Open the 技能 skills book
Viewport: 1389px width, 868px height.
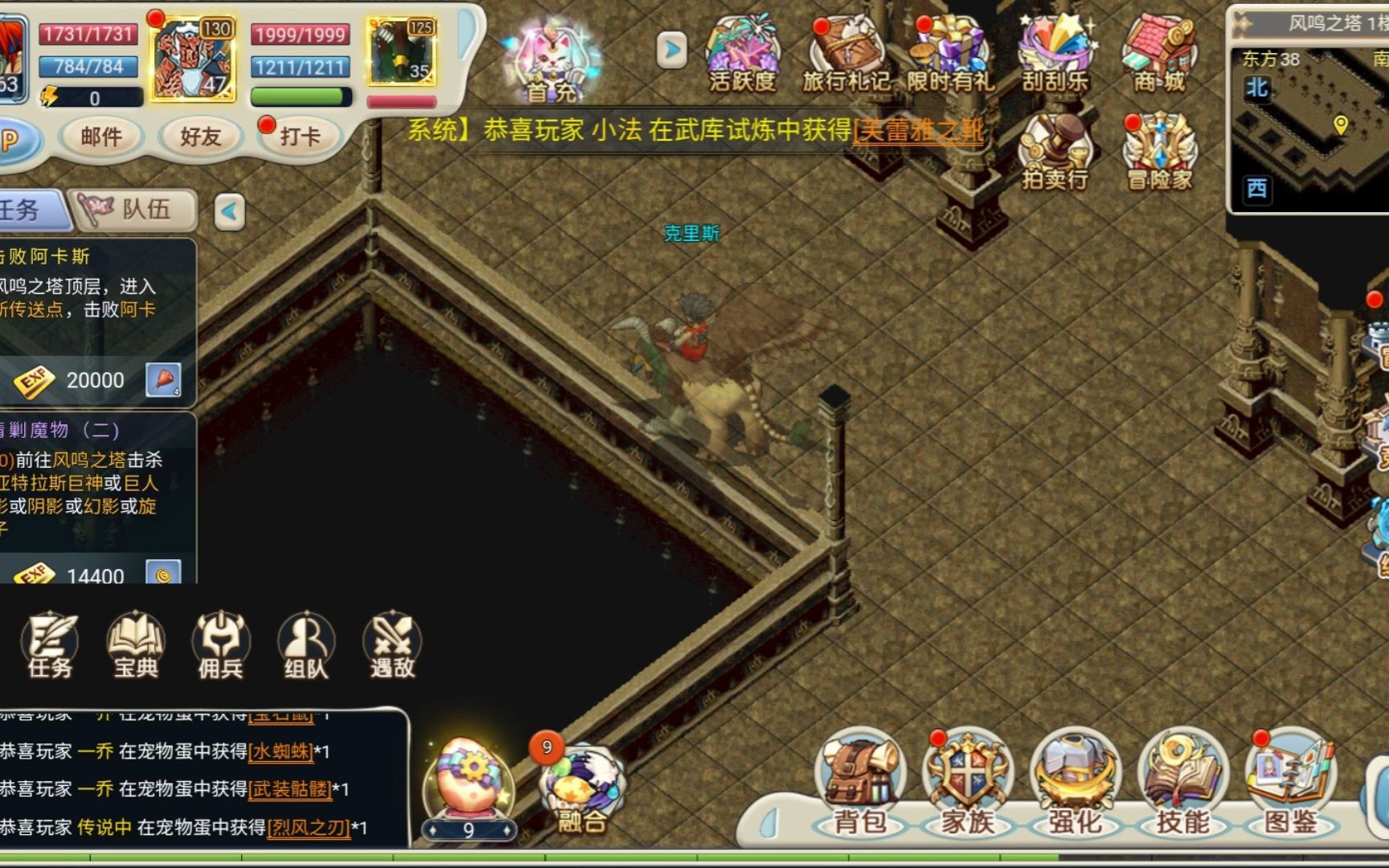pyautogui.click(x=1182, y=784)
